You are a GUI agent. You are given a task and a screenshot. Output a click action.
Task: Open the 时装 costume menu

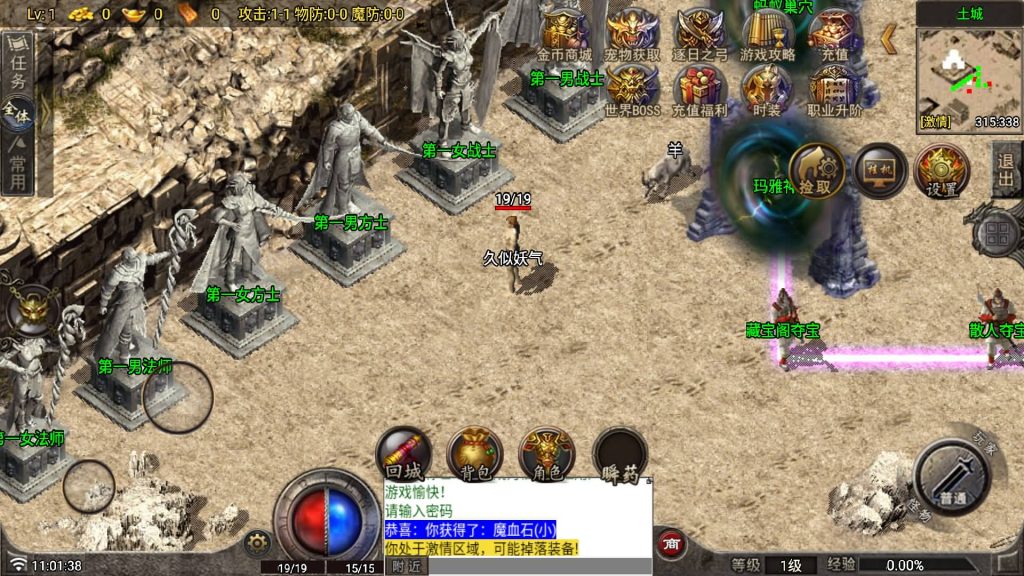pyautogui.click(x=768, y=90)
